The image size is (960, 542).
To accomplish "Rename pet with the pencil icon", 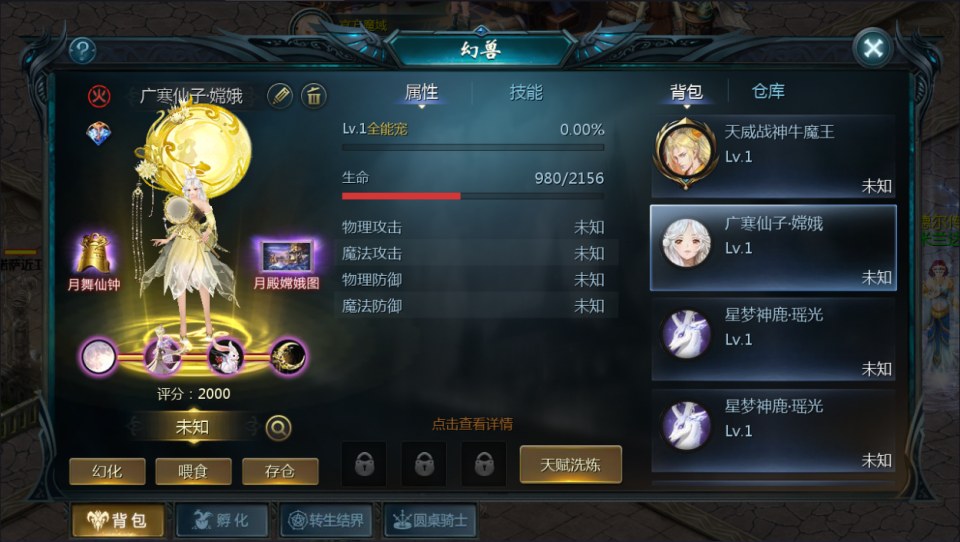I will (281, 95).
